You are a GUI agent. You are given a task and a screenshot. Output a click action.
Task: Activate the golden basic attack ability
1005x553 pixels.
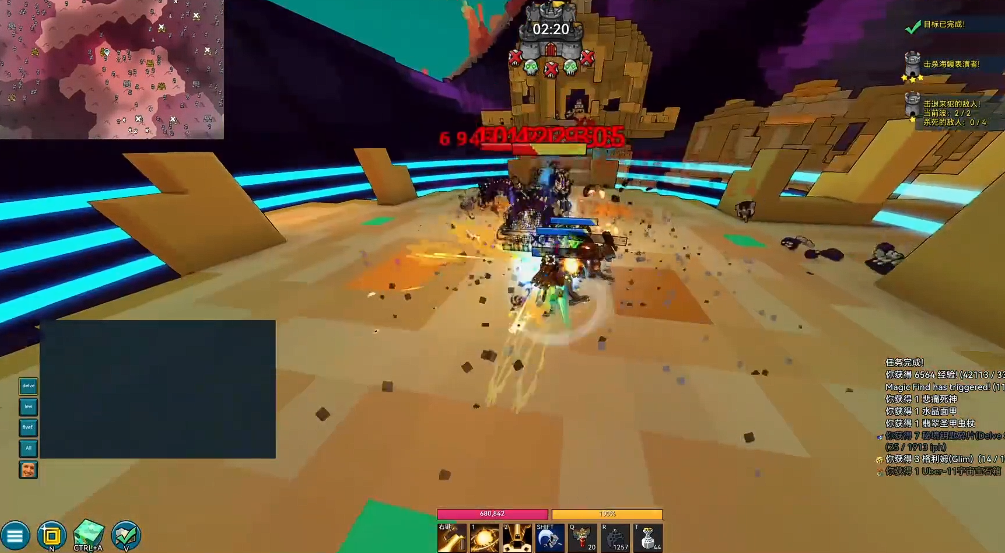(451, 538)
